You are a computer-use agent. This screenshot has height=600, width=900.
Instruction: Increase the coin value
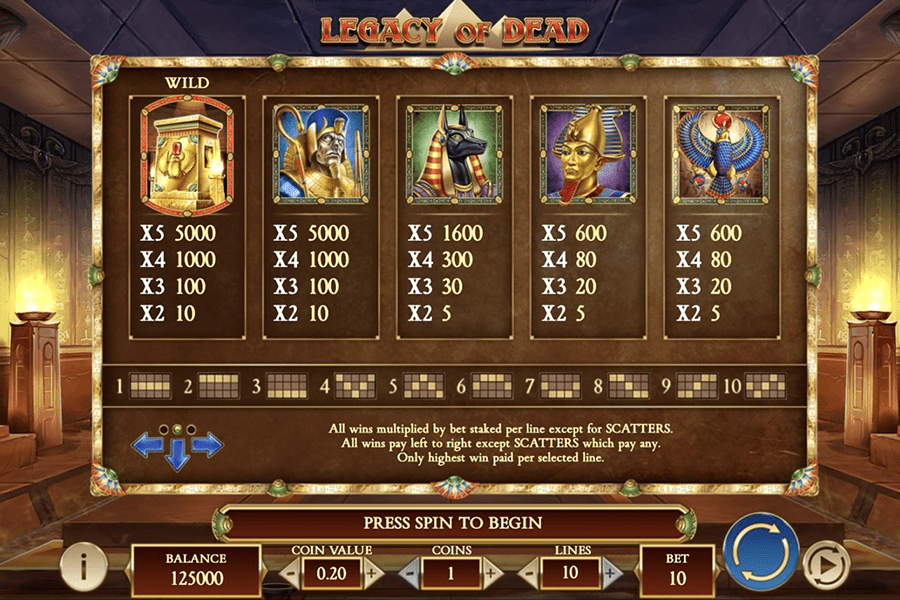tap(372, 573)
